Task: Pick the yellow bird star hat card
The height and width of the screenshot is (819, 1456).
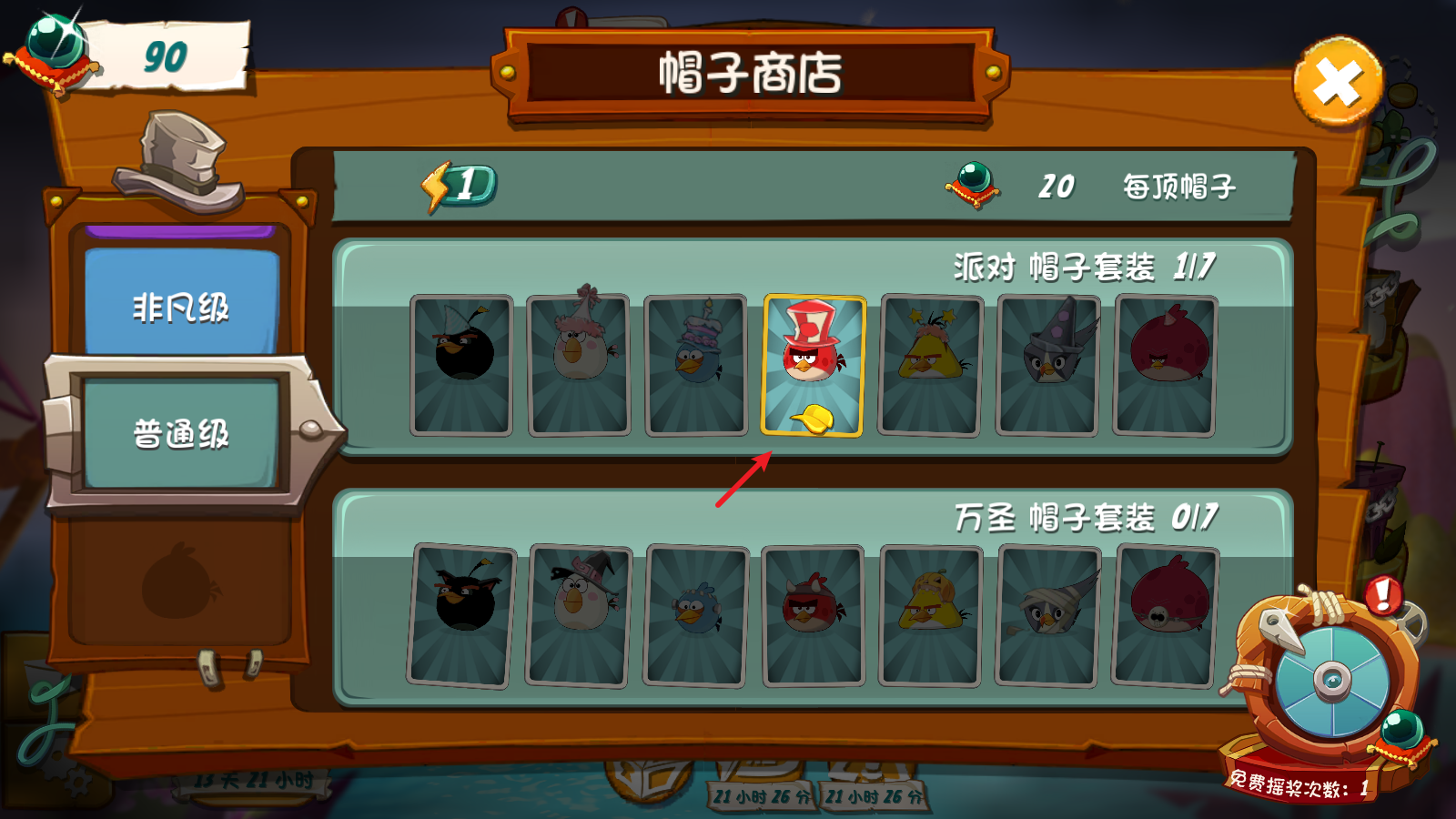Action: tap(930, 364)
